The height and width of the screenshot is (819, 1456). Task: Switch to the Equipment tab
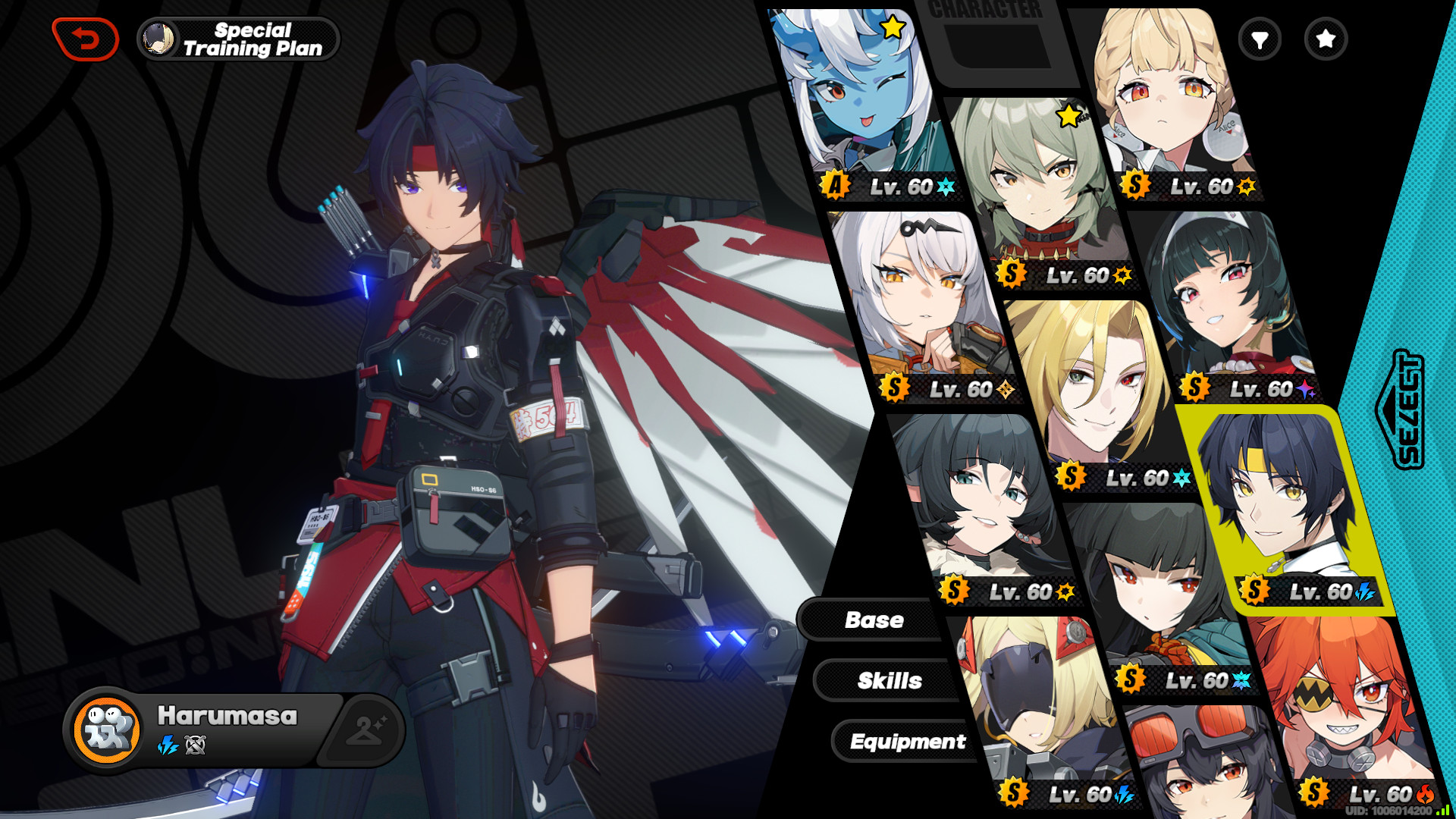(908, 742)
